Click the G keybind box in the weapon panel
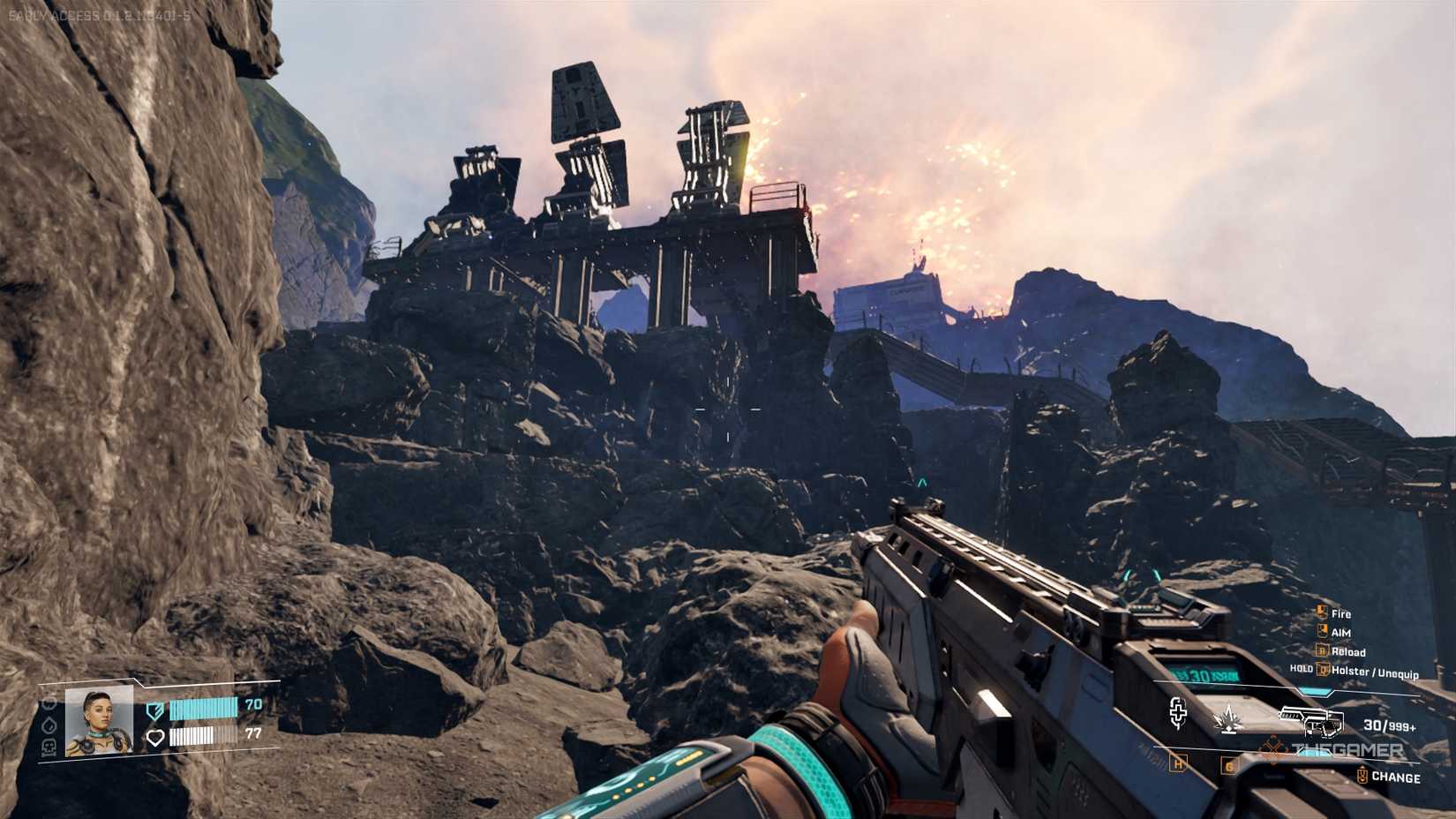 click(1229, 766)
